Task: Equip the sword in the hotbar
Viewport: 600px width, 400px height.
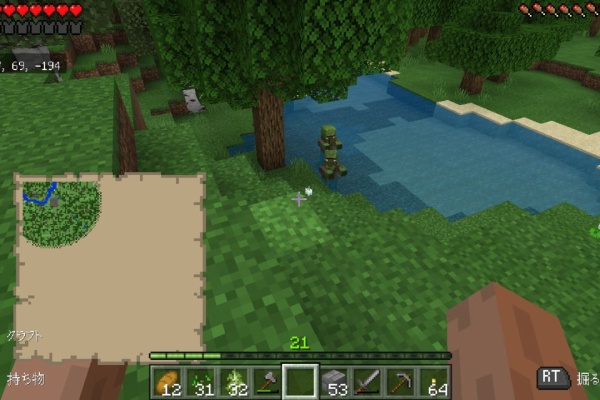Action: point(367,381)
